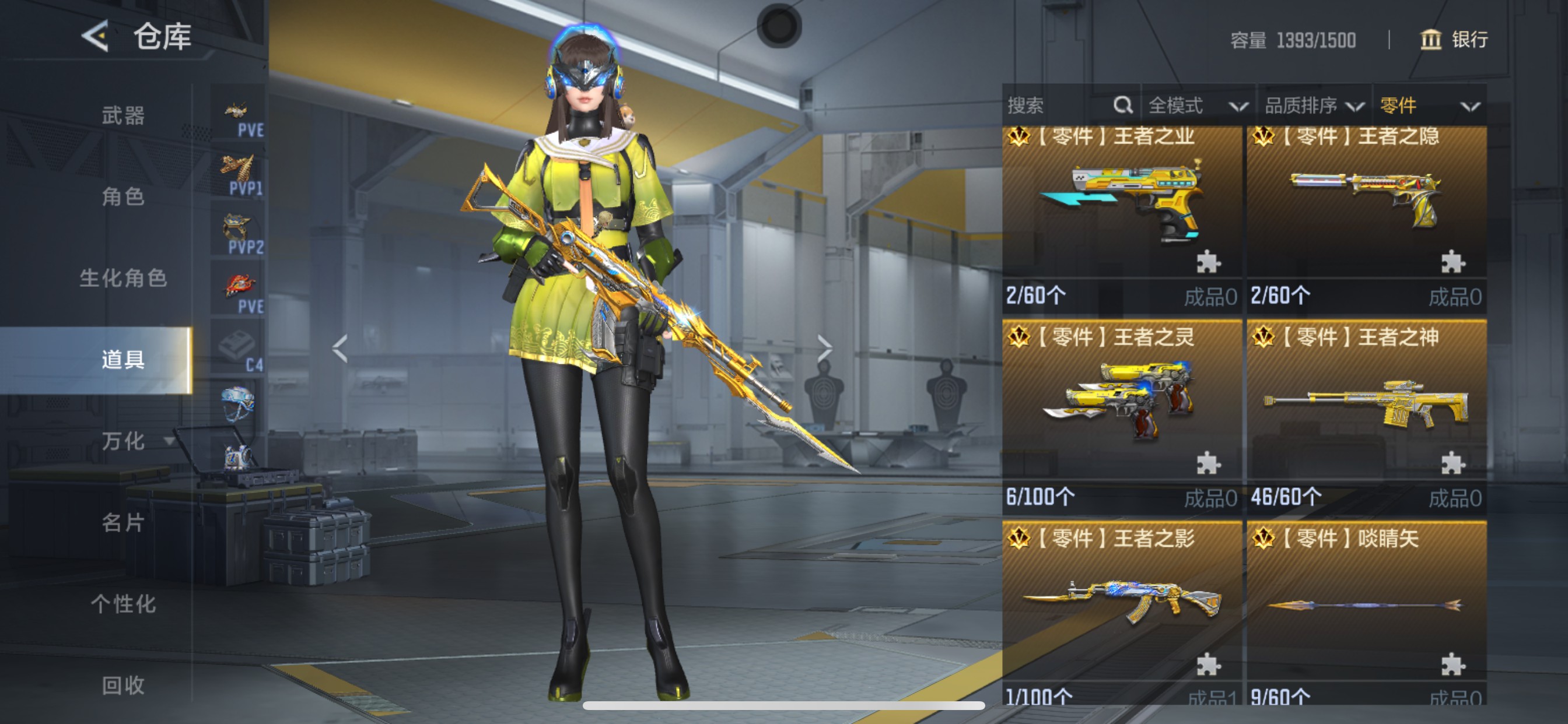Image resolution: width=1568 pixels, height=724 pixels.
Task: Open the 品质排序 quality sort dropdown
Action: point(1314,106)
